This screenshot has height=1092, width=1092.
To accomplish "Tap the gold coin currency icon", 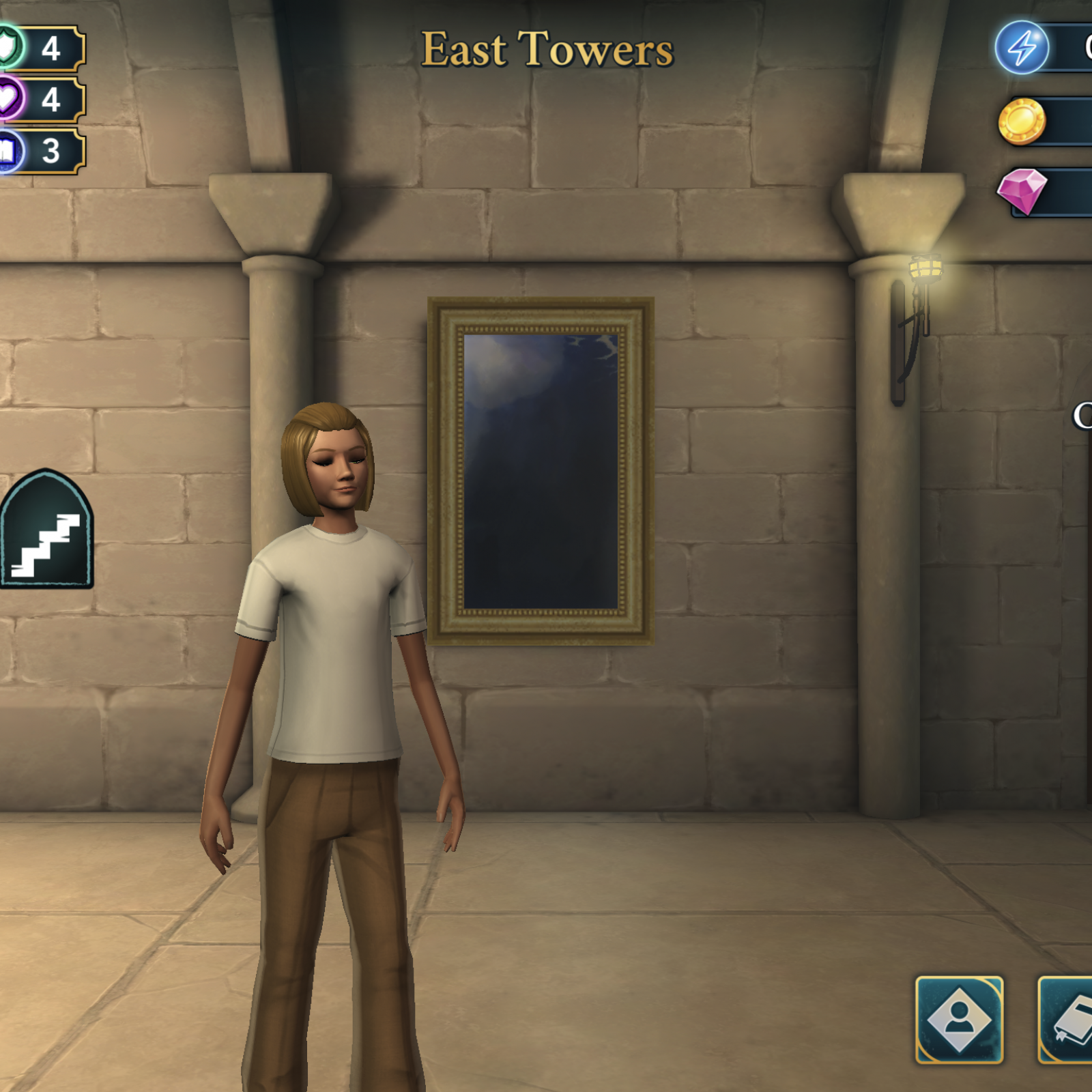I will [x=1022, y=121].
